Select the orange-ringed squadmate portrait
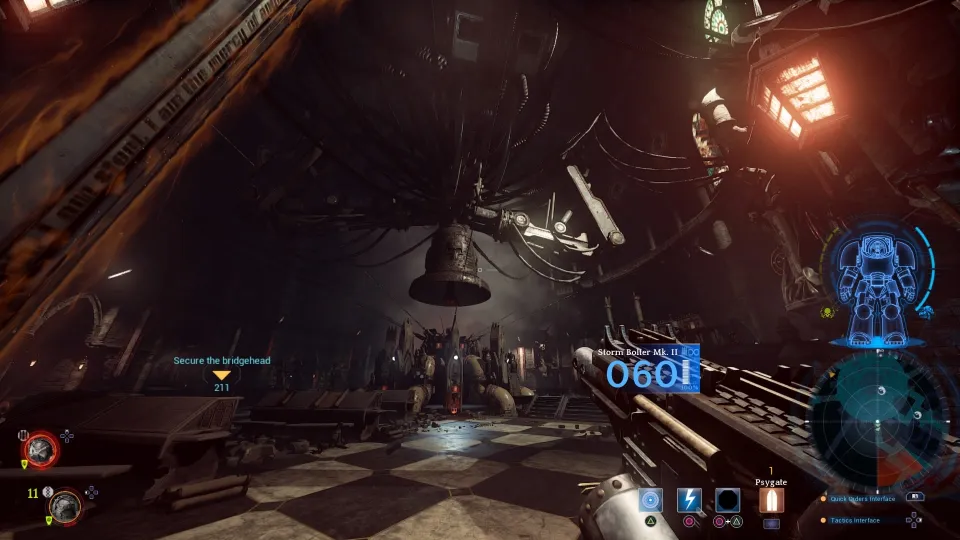The height and width of the screenshot is (540, 960). click(66, 505)
